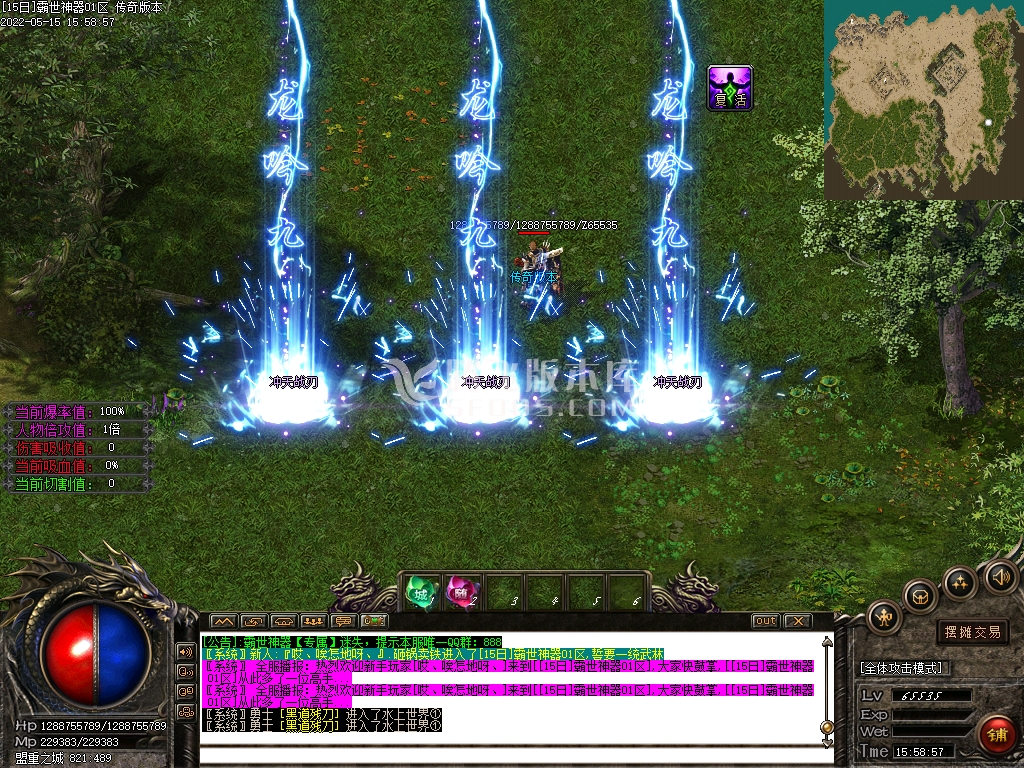
Task: Use the green 城 hotbar item
Action: [x=419, y=593]
